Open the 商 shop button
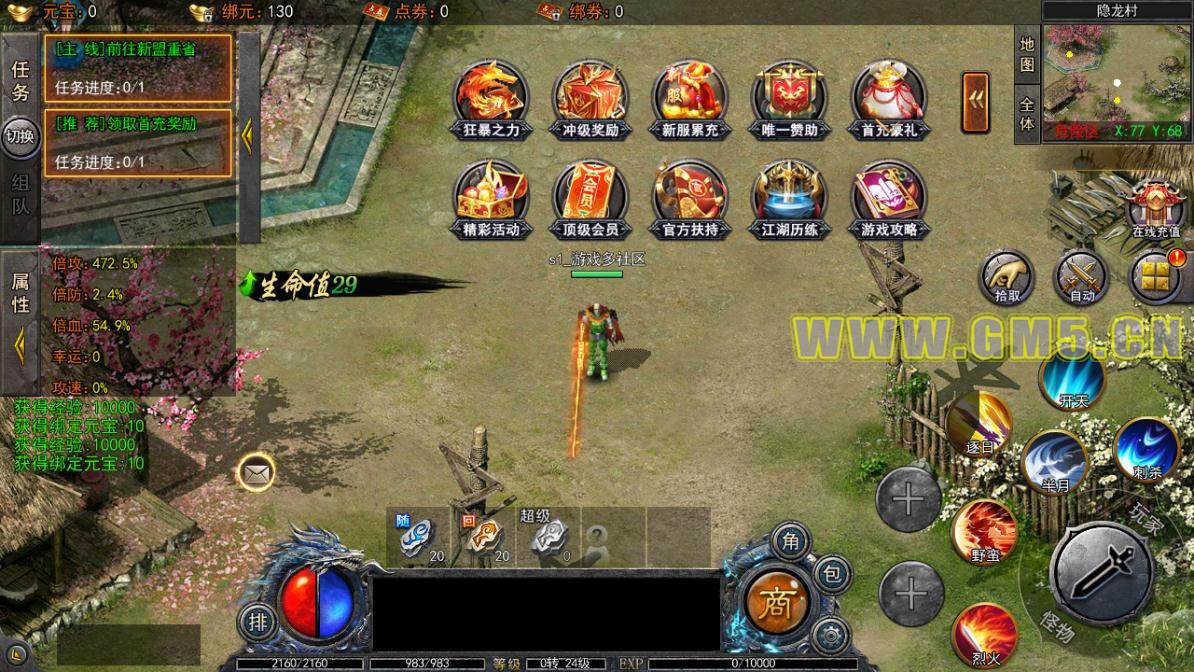This screenshot has width=1194, height=672. [775, 602]
